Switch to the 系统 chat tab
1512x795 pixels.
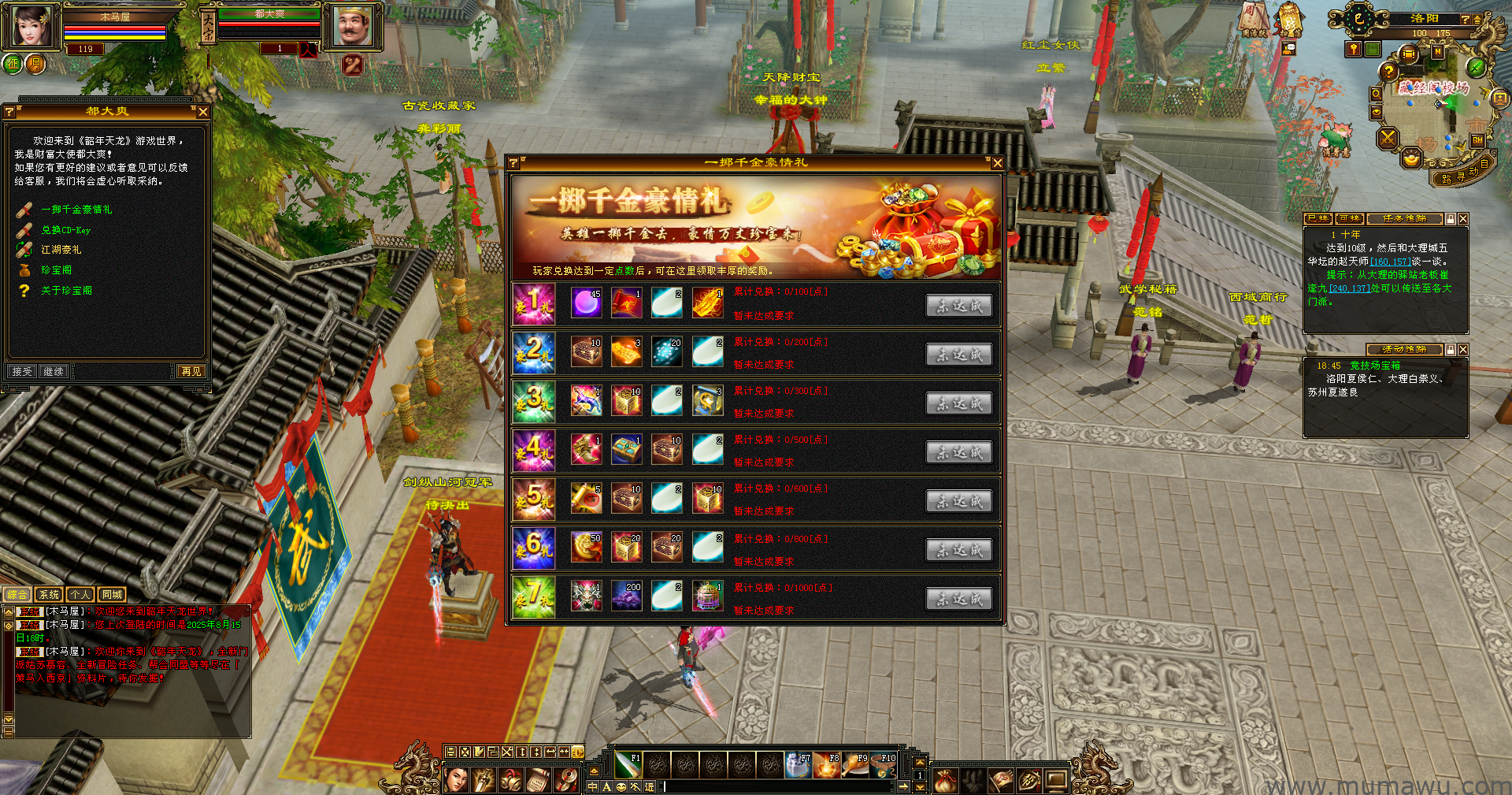coord(49,595)
